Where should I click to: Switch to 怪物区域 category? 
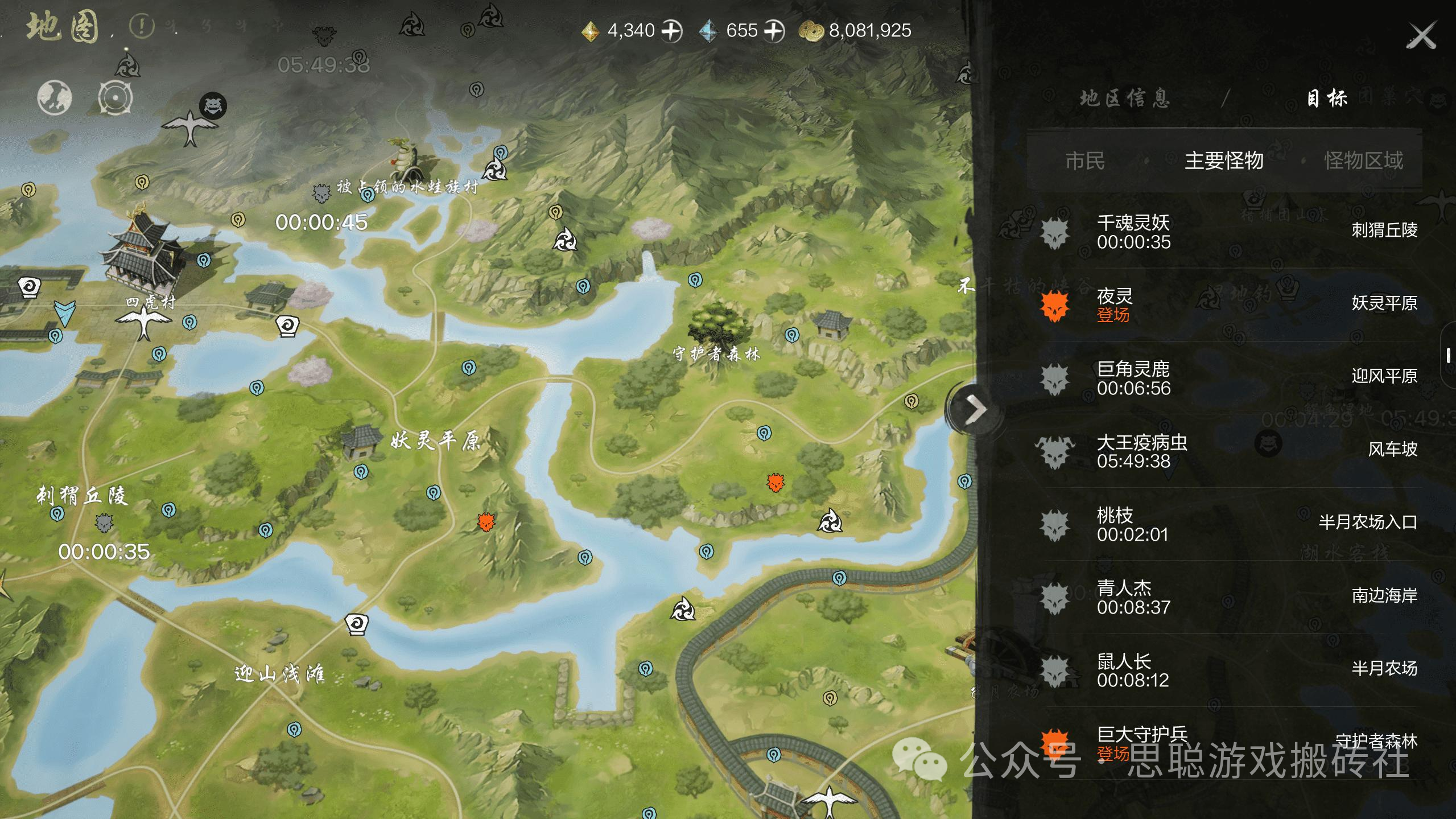1363,161
